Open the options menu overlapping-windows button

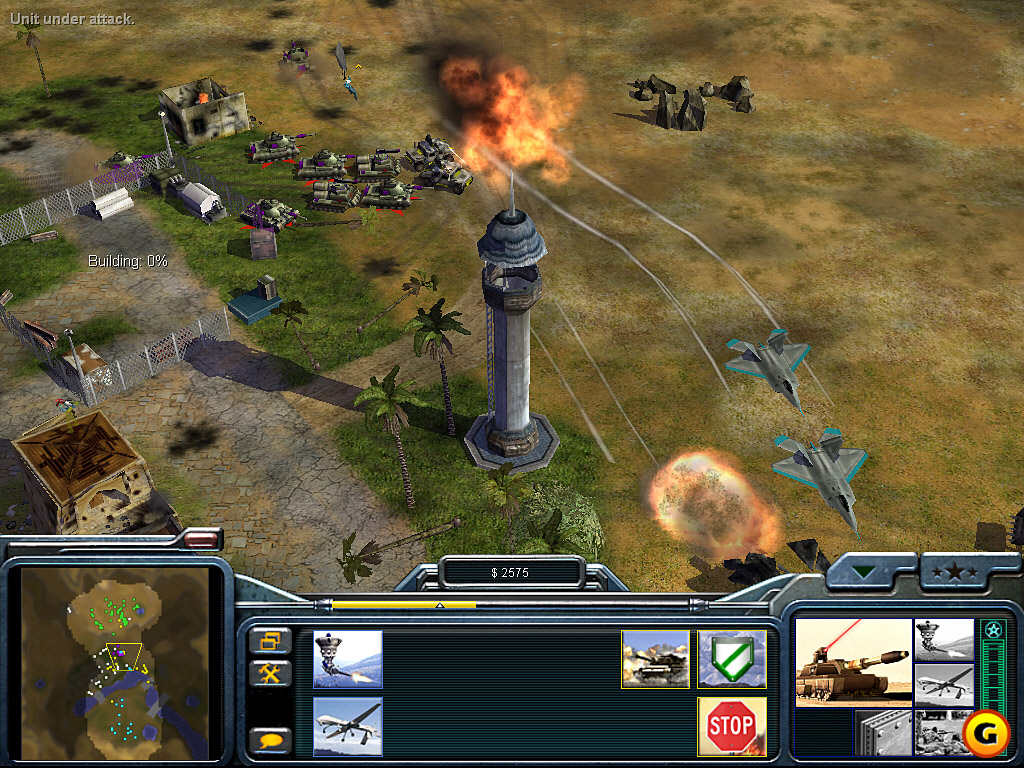pos(270,641)
